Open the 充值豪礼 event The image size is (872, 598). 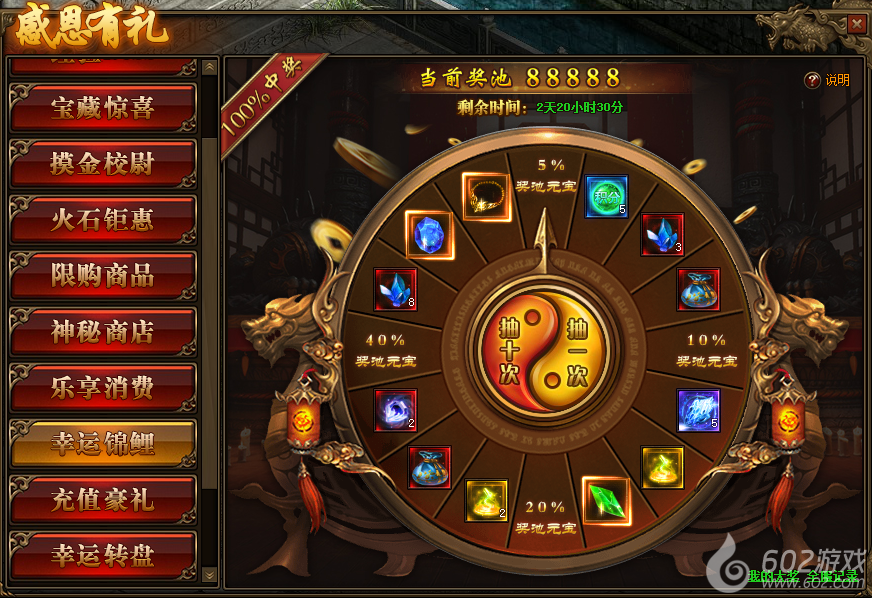102,499
